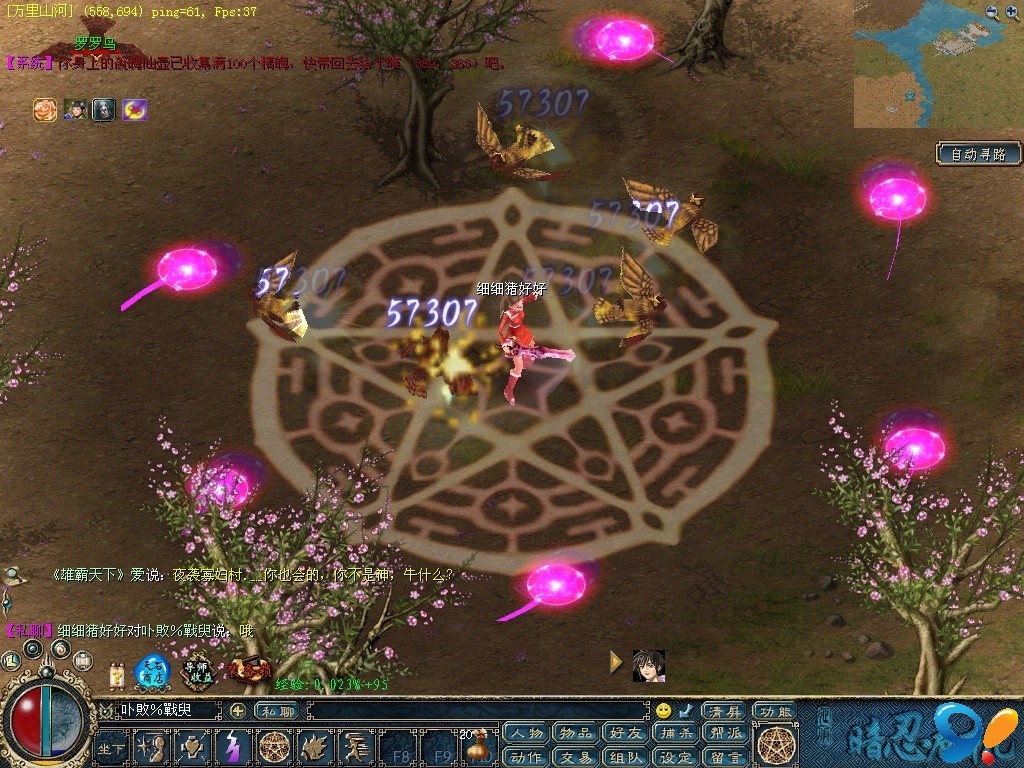Open the 天石商店 shop icon

click(x=153, y=671)
